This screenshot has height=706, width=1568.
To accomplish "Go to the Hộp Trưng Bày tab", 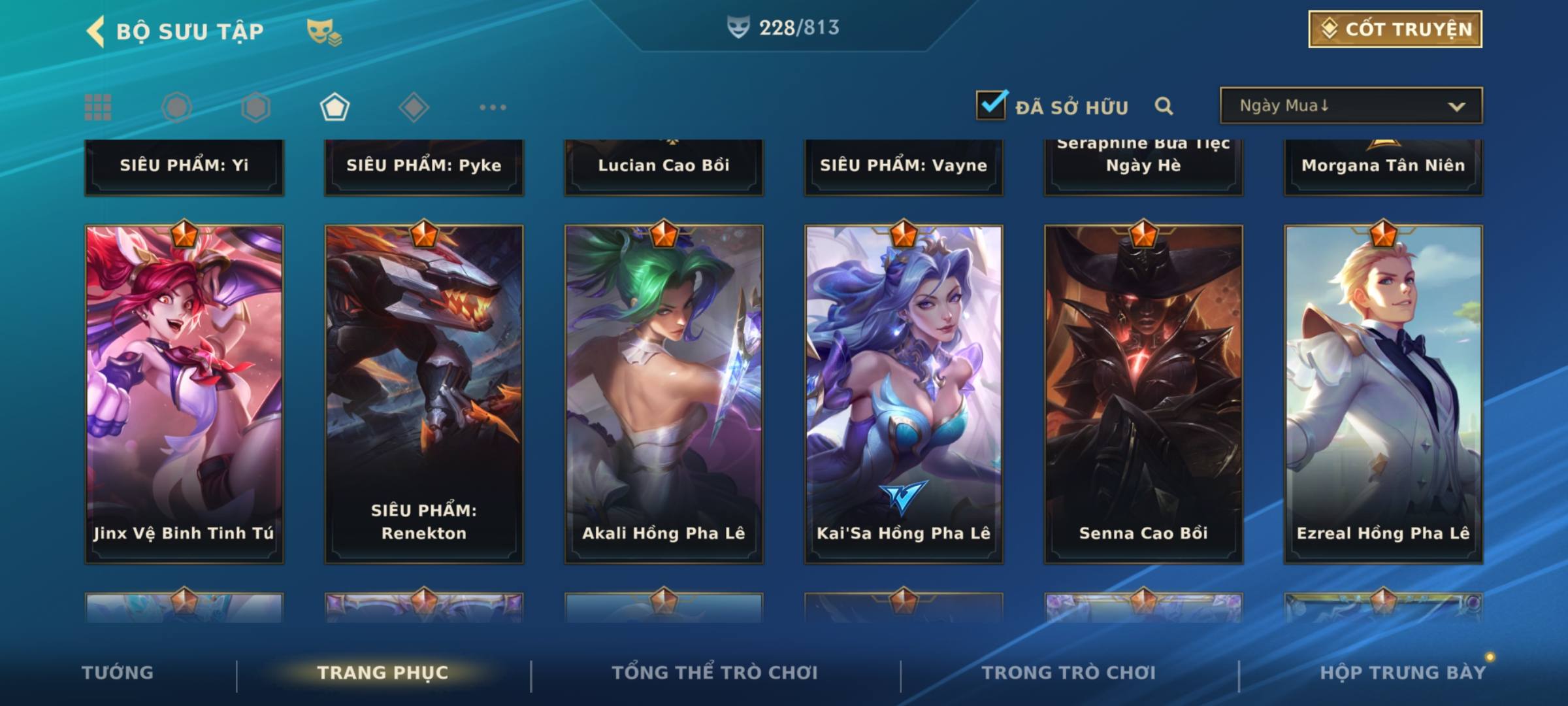I will pyautogui.click(x=1403, y=673).
